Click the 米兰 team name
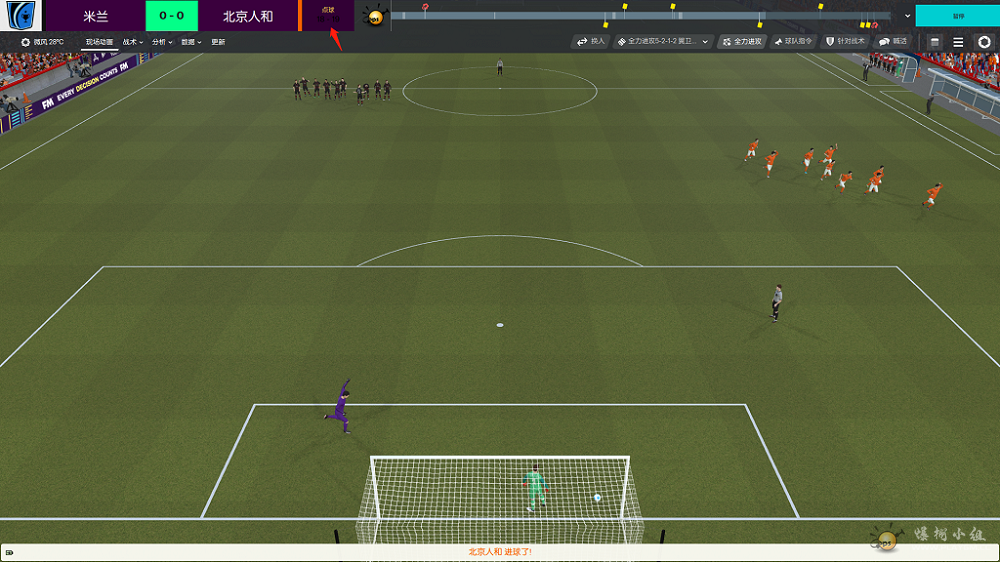Image resolution: width=1000 pixels, height=562 pixels. point(96,16)
